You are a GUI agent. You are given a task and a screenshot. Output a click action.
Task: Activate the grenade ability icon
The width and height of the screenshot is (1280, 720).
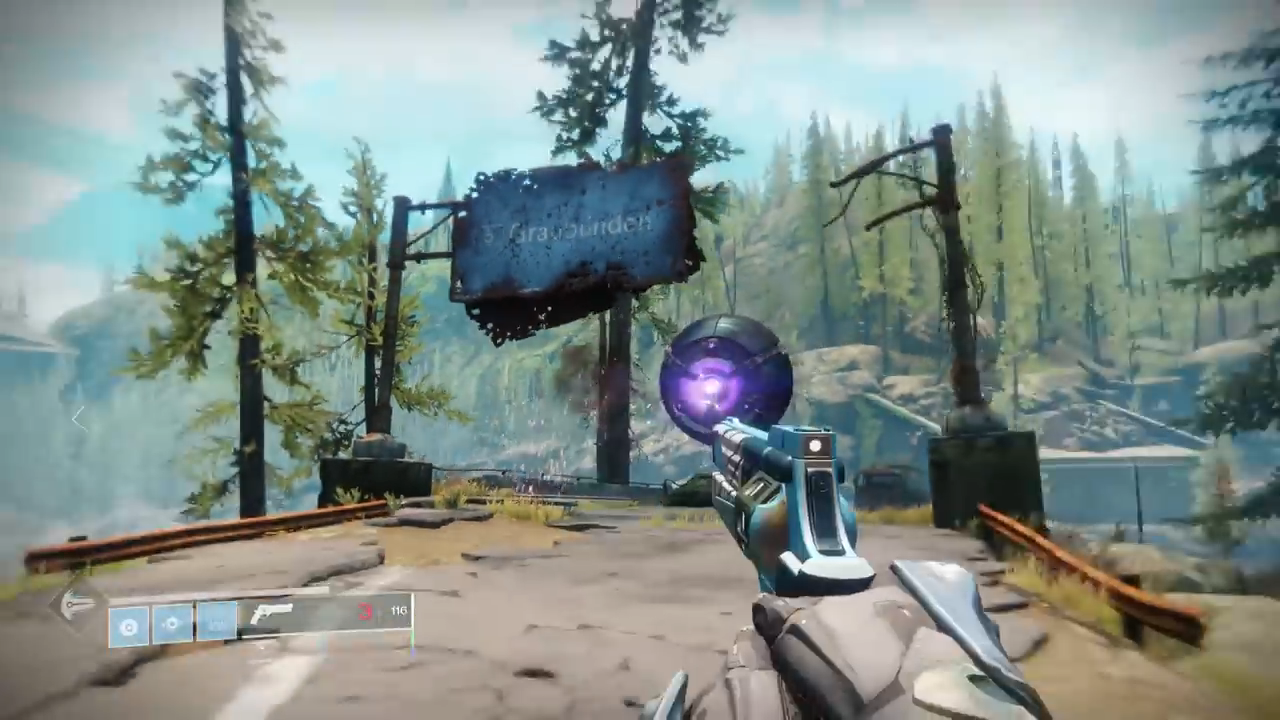click(129, 626)
